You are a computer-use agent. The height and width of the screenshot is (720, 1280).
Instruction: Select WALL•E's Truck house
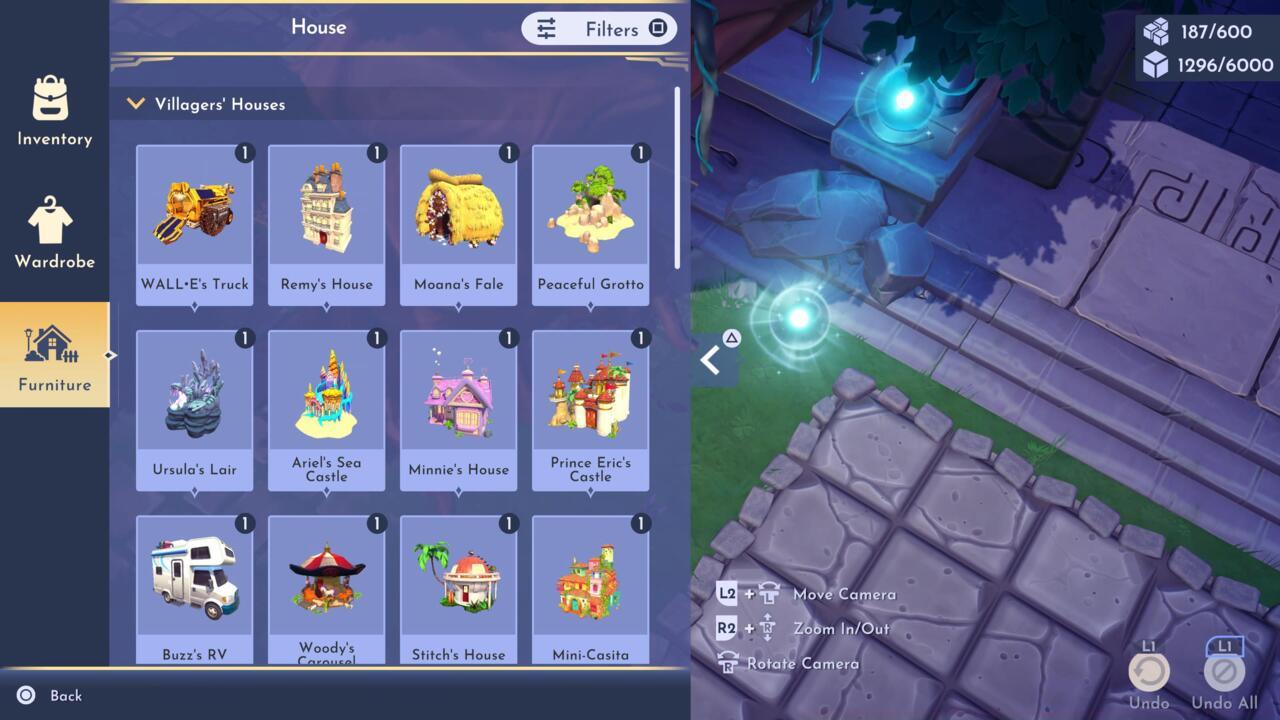pyautogui.click(x=195, y=224)
